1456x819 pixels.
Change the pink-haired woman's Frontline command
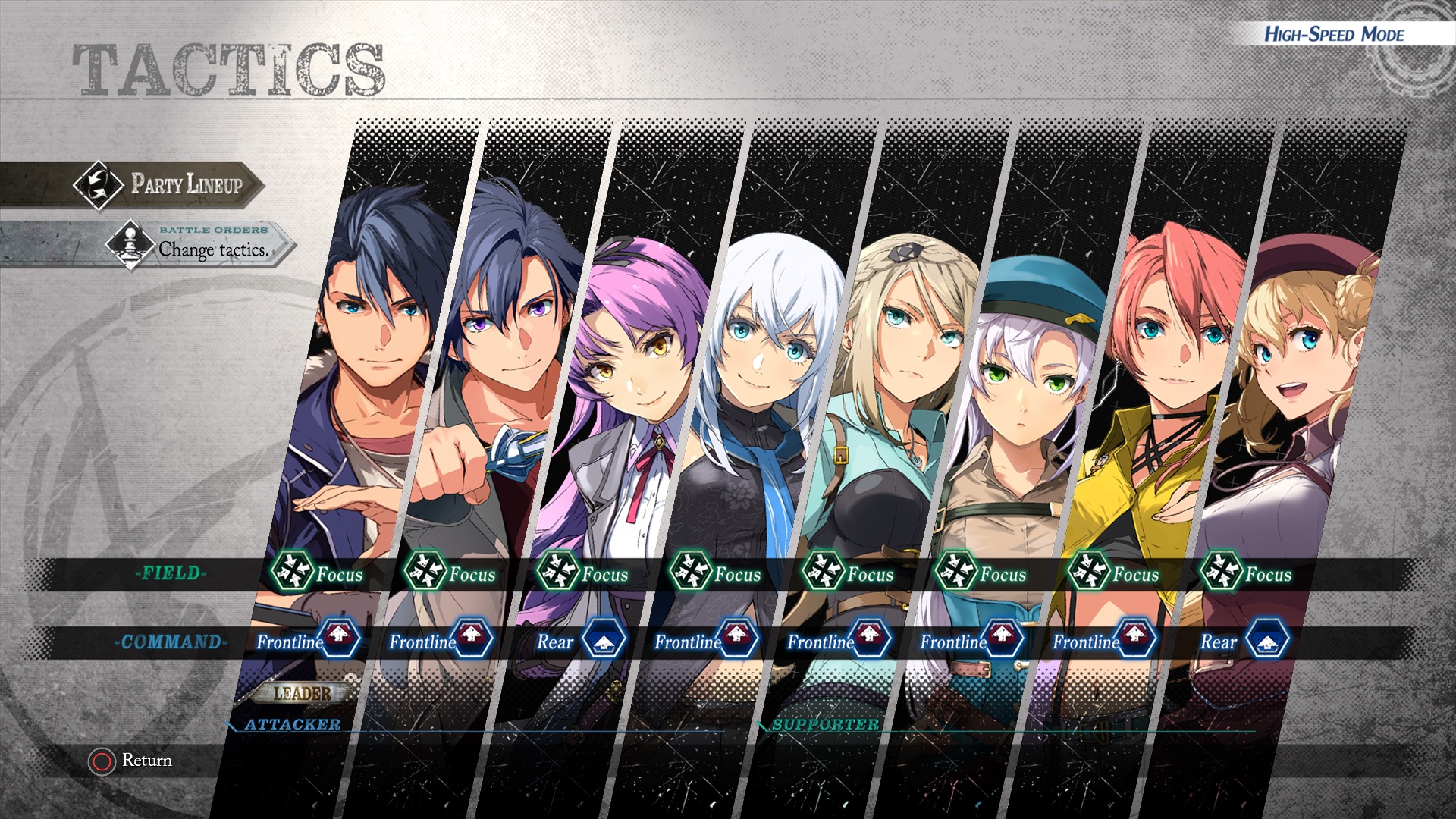tap(1104, 642)
